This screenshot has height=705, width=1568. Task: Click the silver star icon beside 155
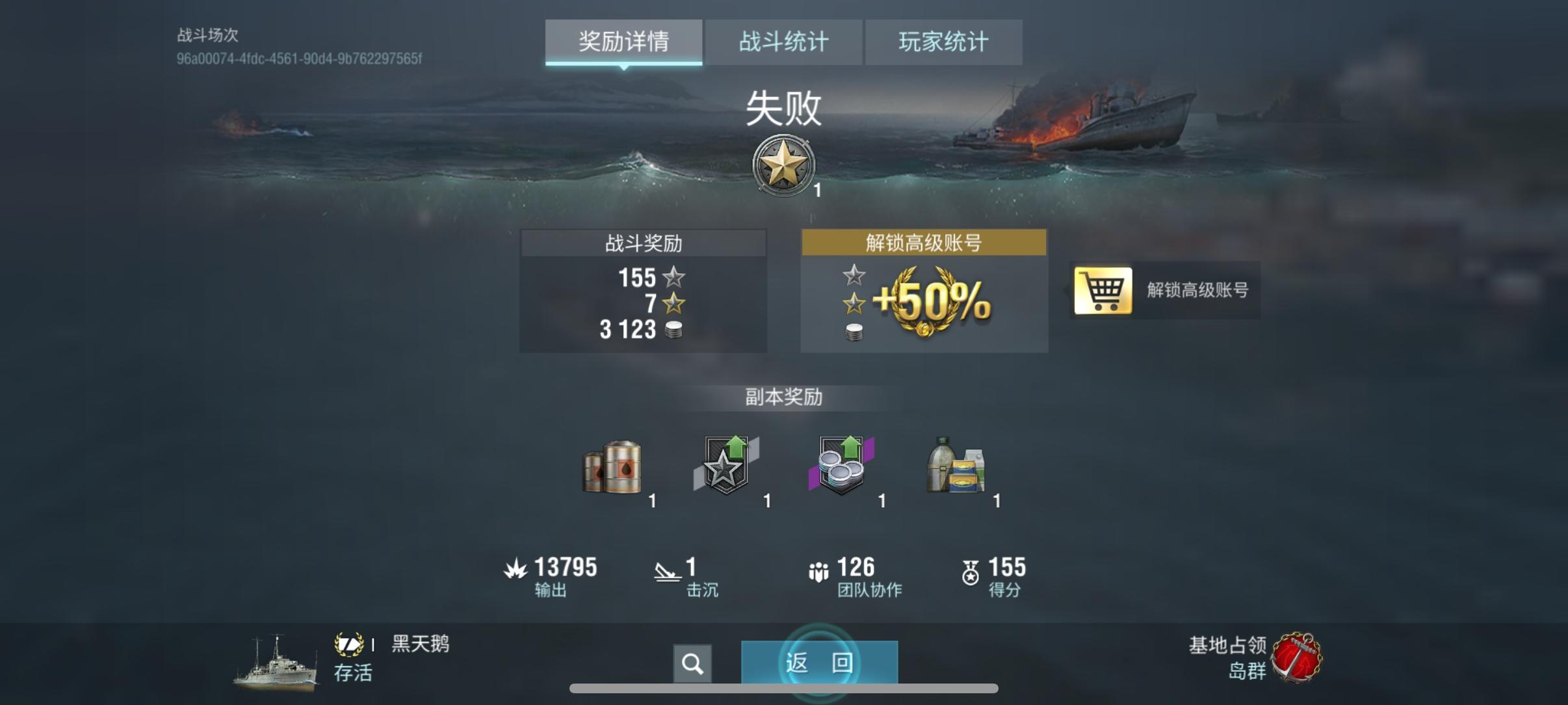tap(675, 278)
